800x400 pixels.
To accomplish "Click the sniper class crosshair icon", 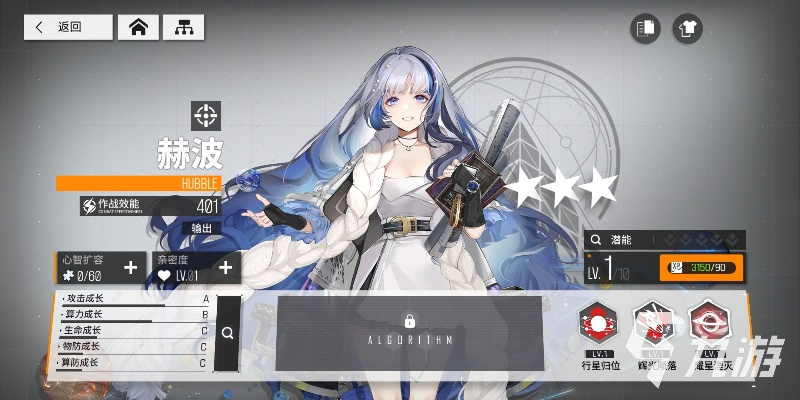I will [206, 115].
